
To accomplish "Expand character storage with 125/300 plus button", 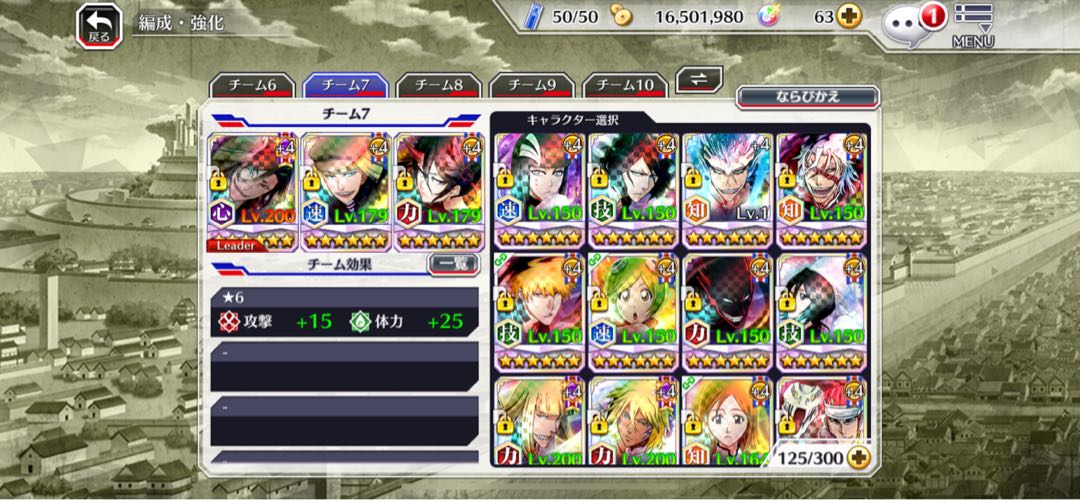I will coord(857,457).
